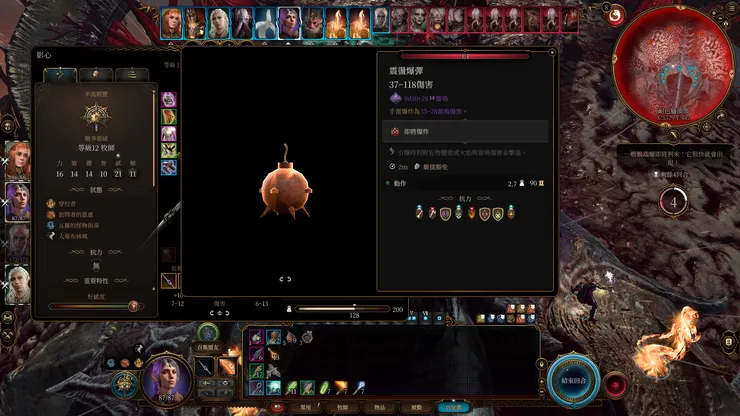Select the first character sheet tab

60,74
